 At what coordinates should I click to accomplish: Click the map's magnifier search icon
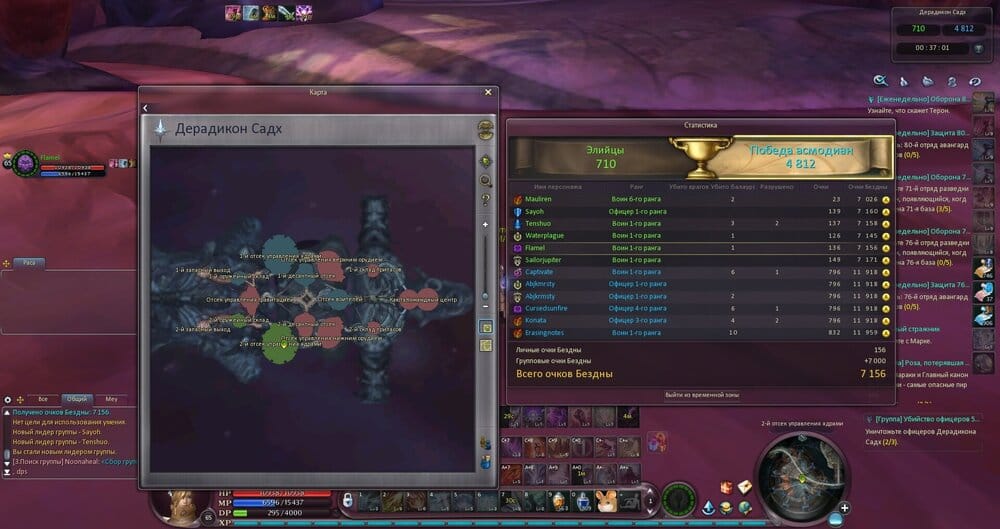tap(486, 181)
